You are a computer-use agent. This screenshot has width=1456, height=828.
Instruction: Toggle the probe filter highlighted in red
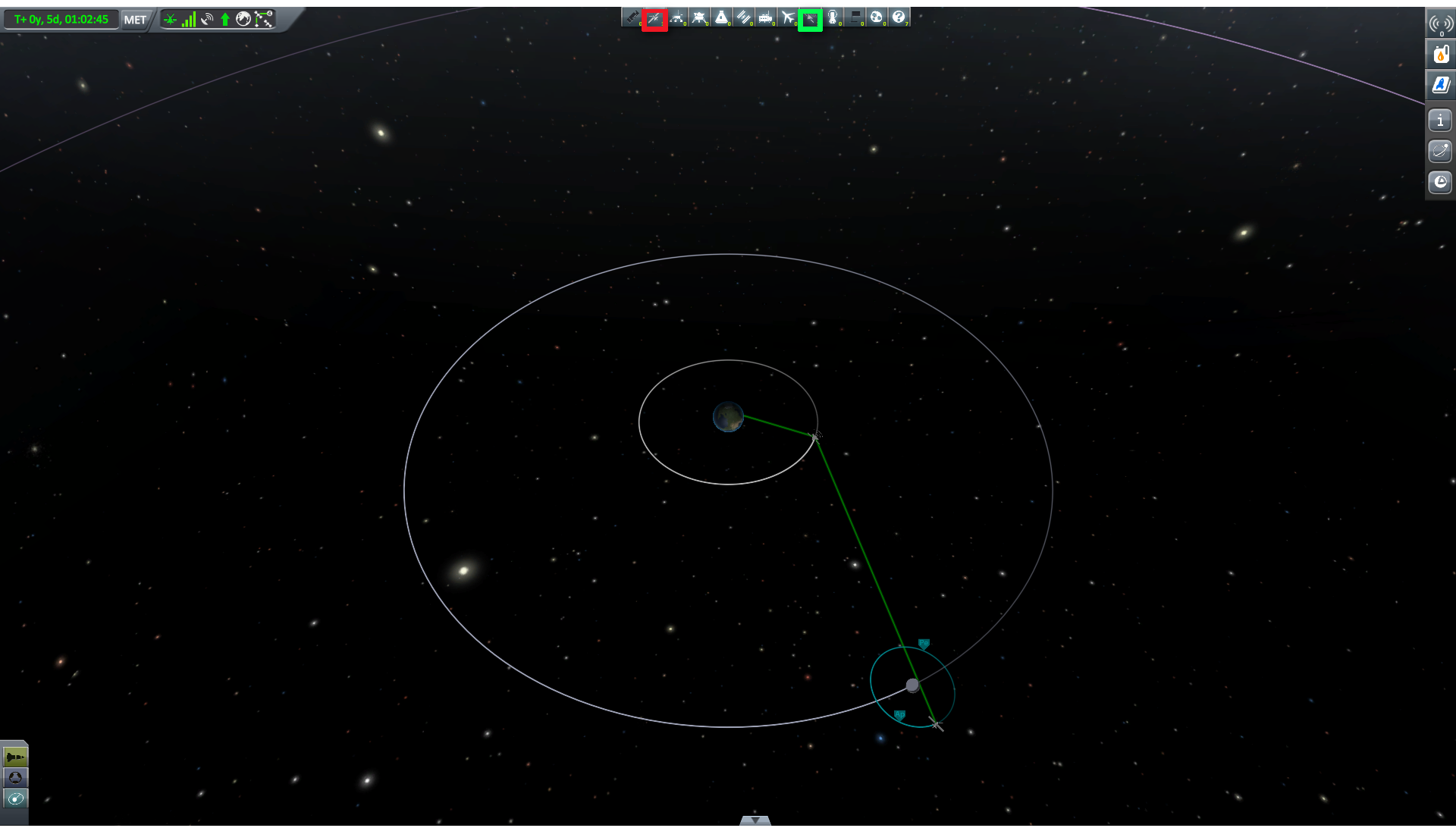click(x=654, y=18)
